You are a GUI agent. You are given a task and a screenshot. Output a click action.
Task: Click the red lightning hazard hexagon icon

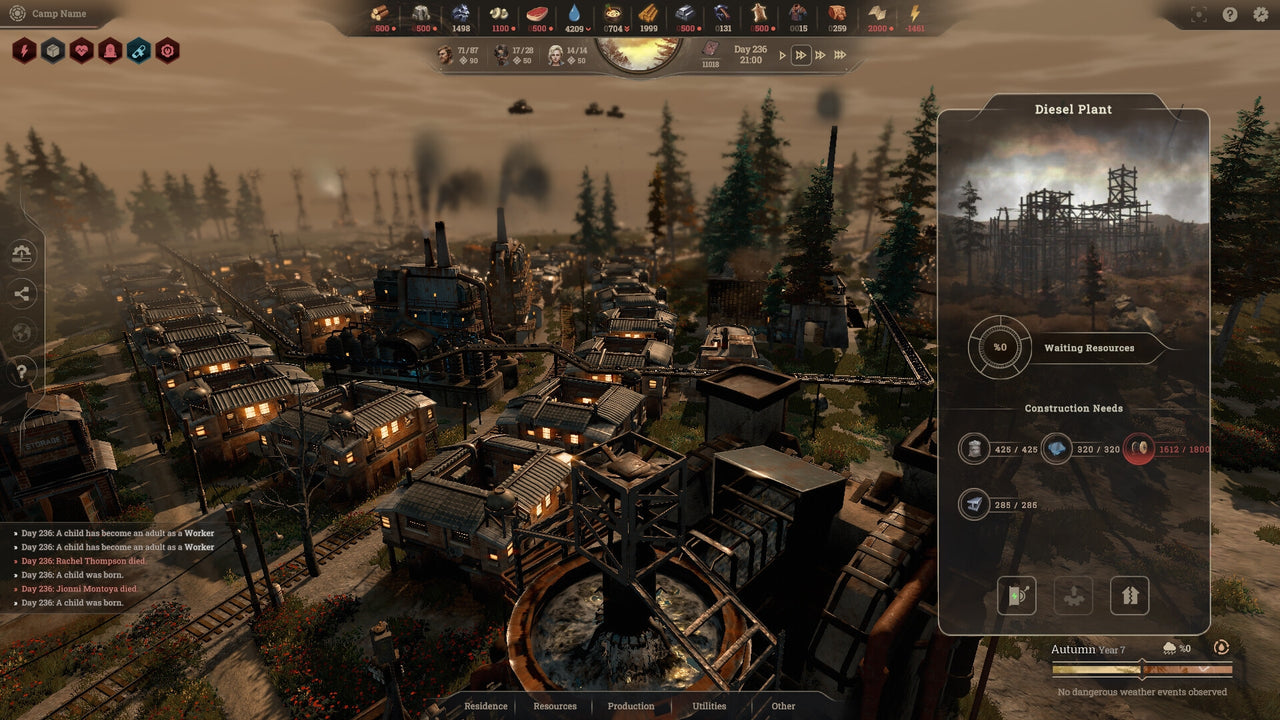click(x=24, y=49)
